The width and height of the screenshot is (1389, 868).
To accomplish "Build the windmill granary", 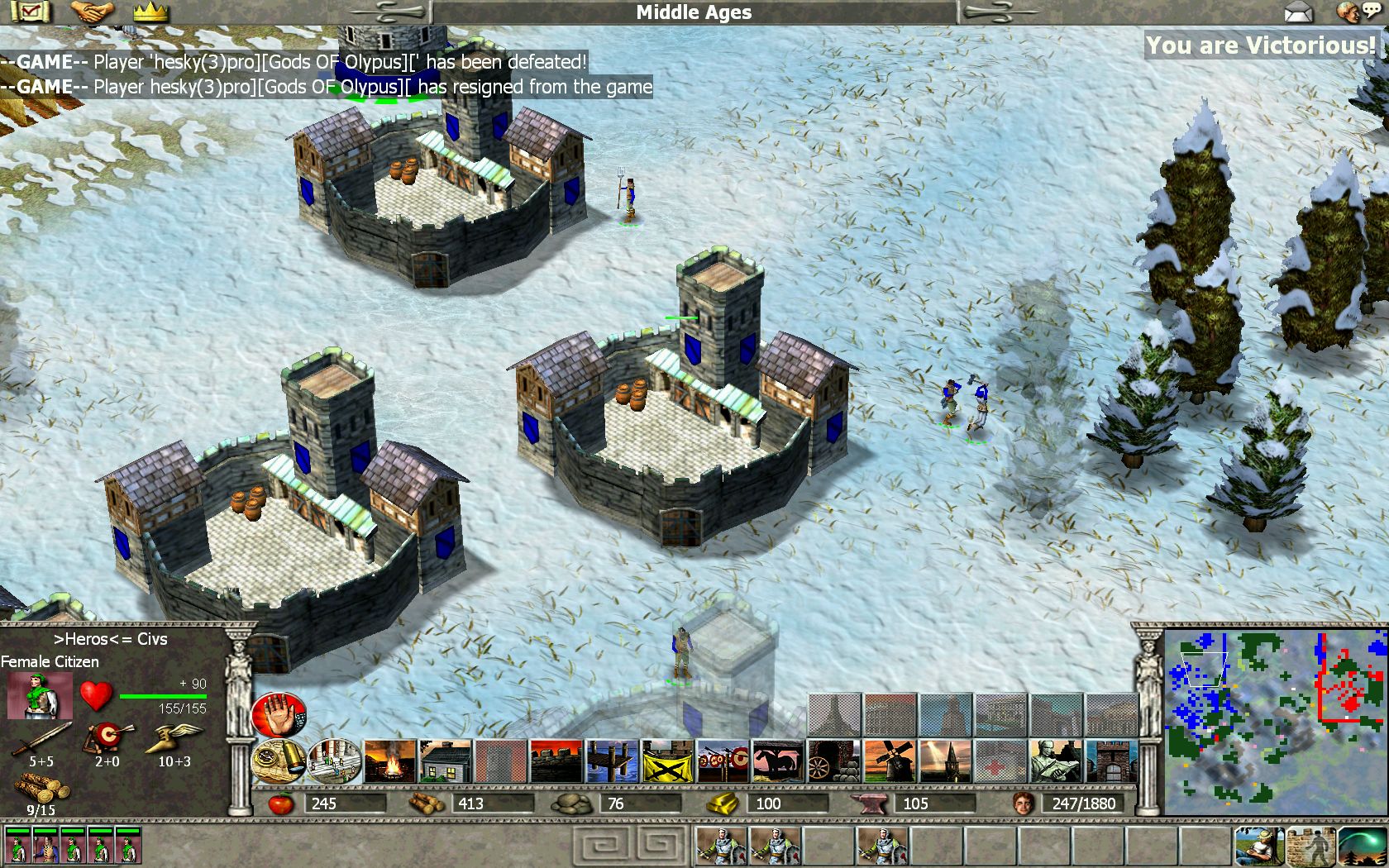I will [890, 761].
